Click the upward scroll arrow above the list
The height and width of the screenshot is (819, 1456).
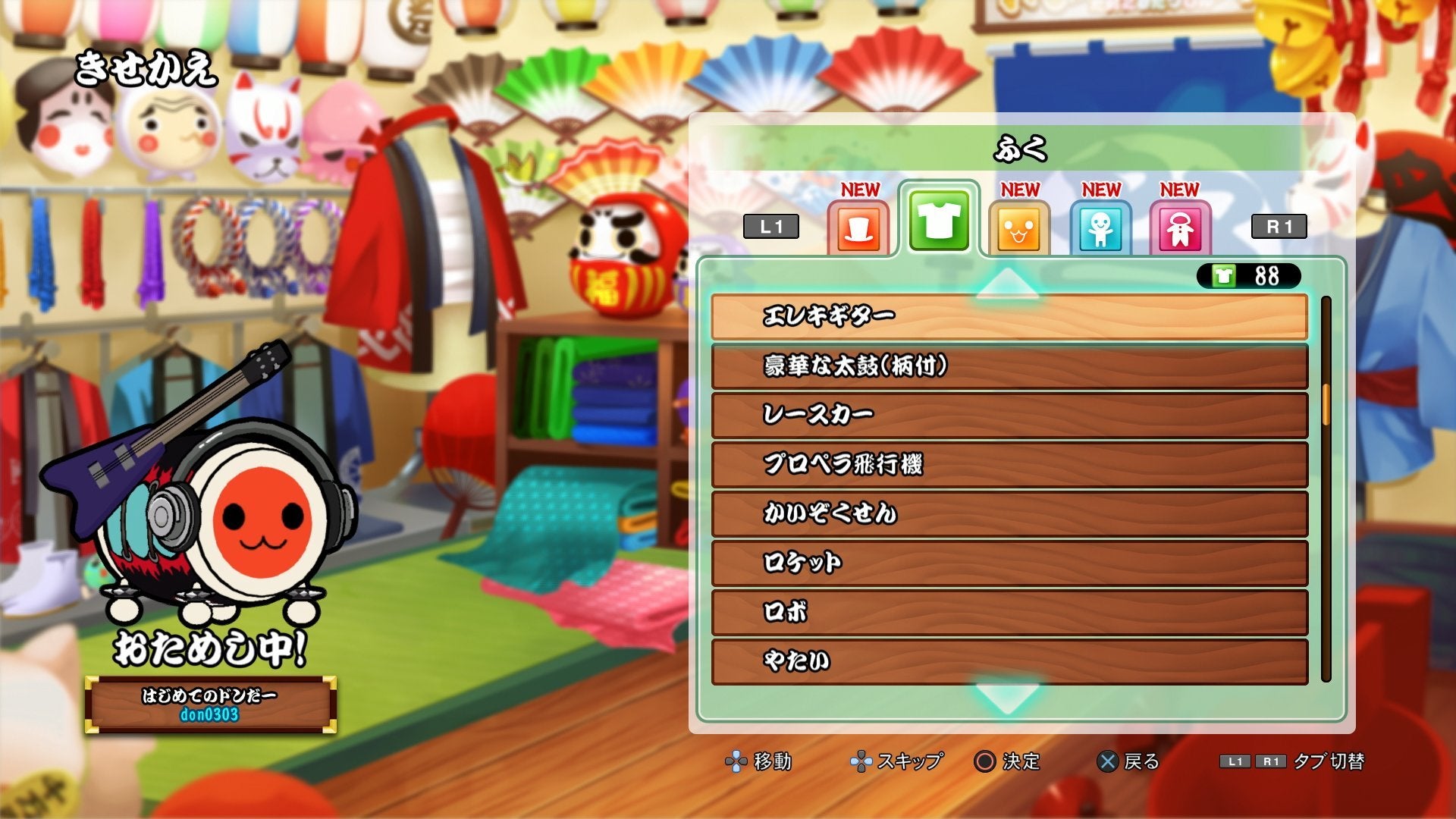[x=1009, y=282]
